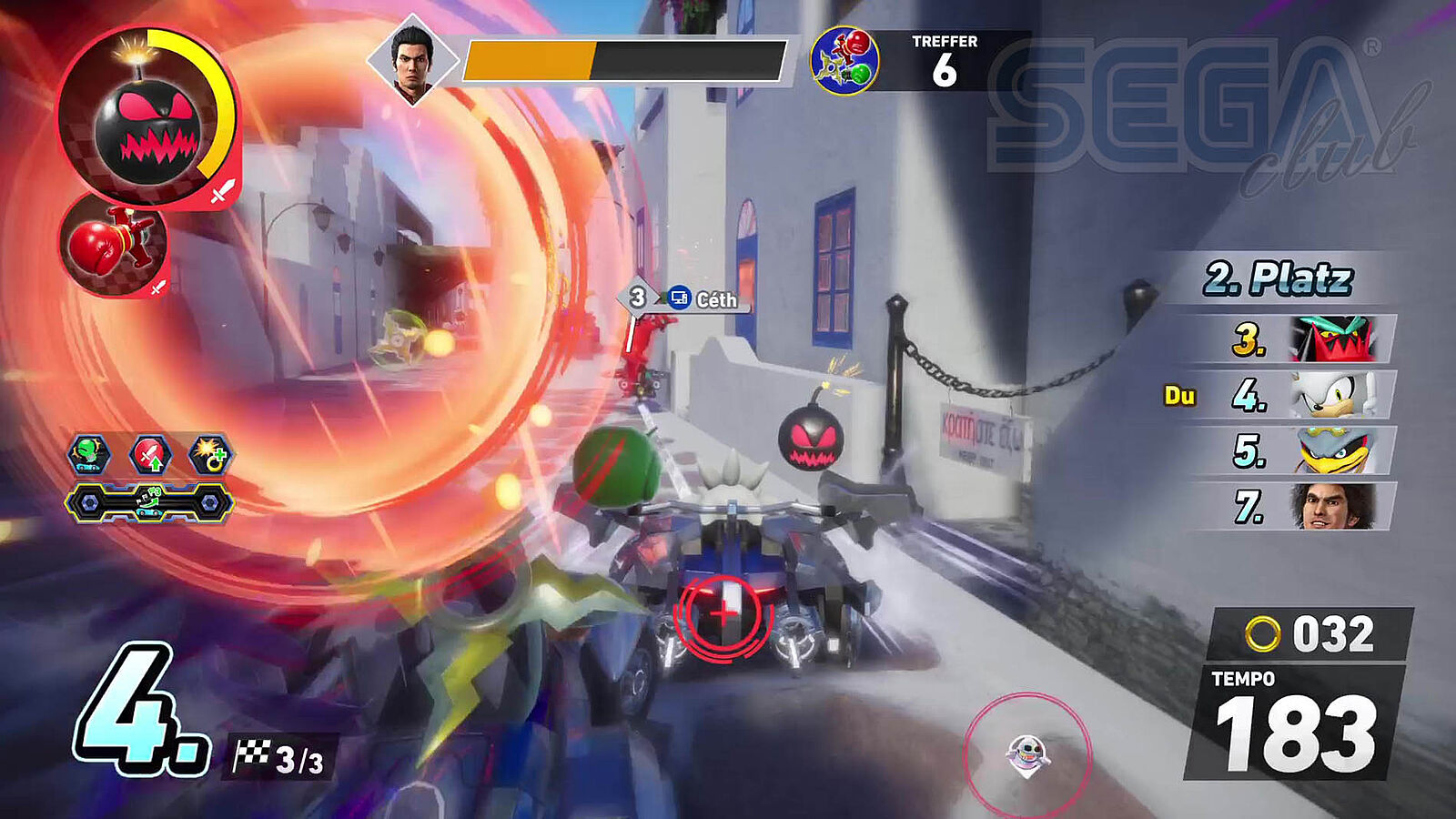The width and height of the screenshot is (1456, 819).
Task: Click the Treffer item cluster icon
Action: pos(844,60)
